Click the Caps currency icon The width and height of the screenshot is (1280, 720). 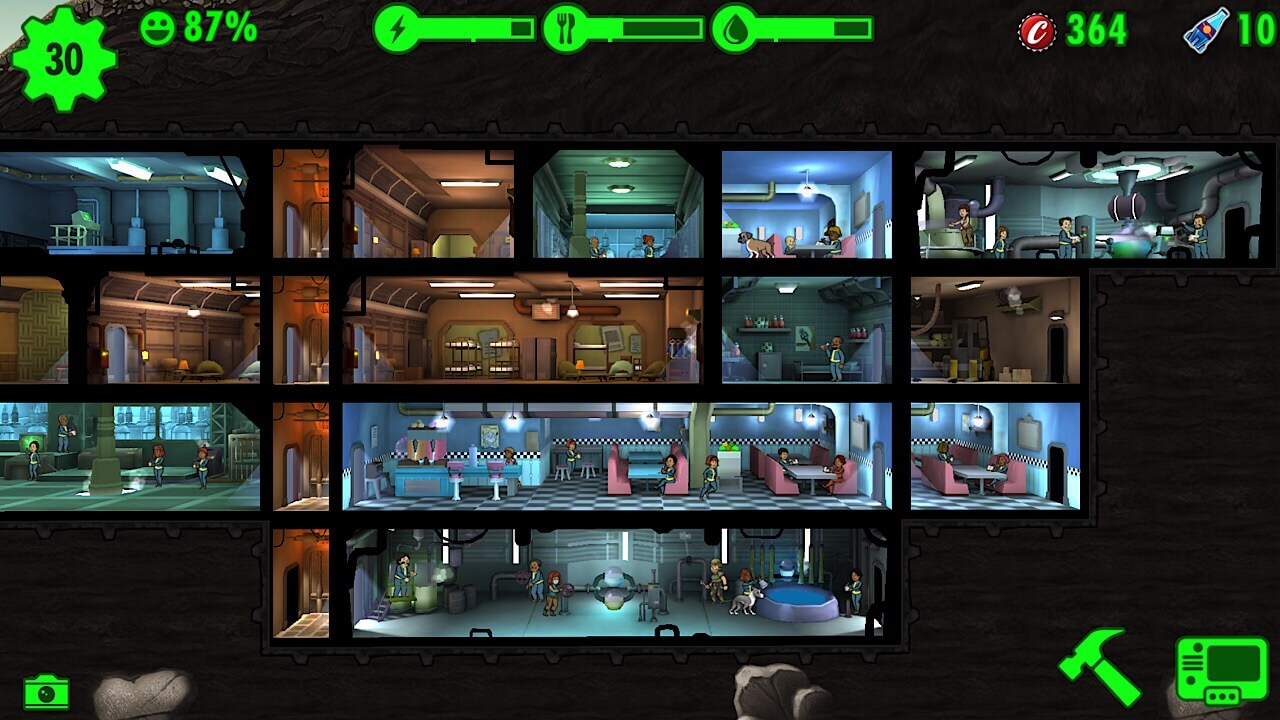tap(1036, 28)
